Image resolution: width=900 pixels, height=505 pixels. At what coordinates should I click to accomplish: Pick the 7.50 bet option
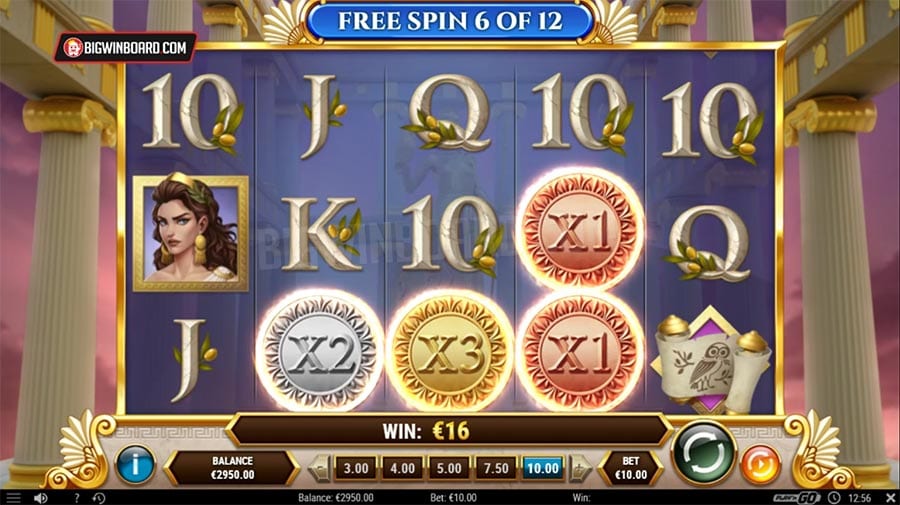(x=494, y=467)
